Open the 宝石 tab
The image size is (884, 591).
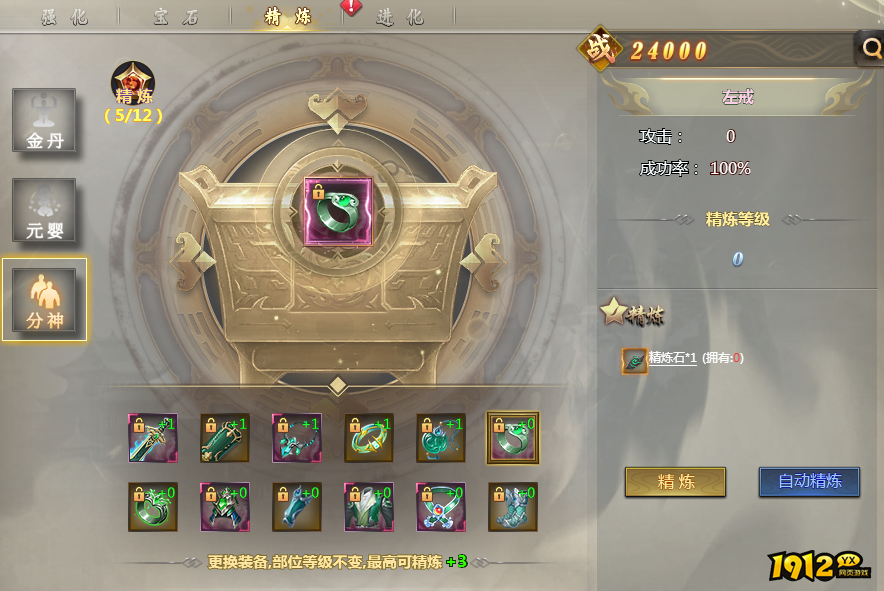tap(177, 17)
